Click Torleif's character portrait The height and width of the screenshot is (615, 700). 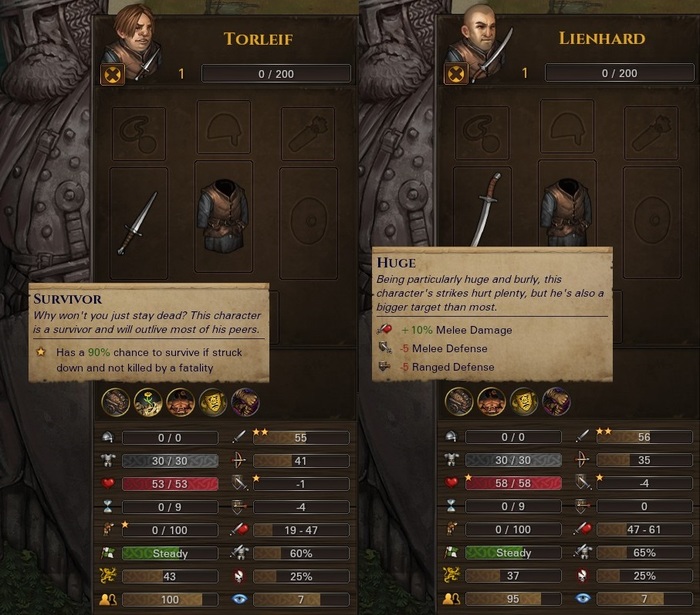point(132,36)
